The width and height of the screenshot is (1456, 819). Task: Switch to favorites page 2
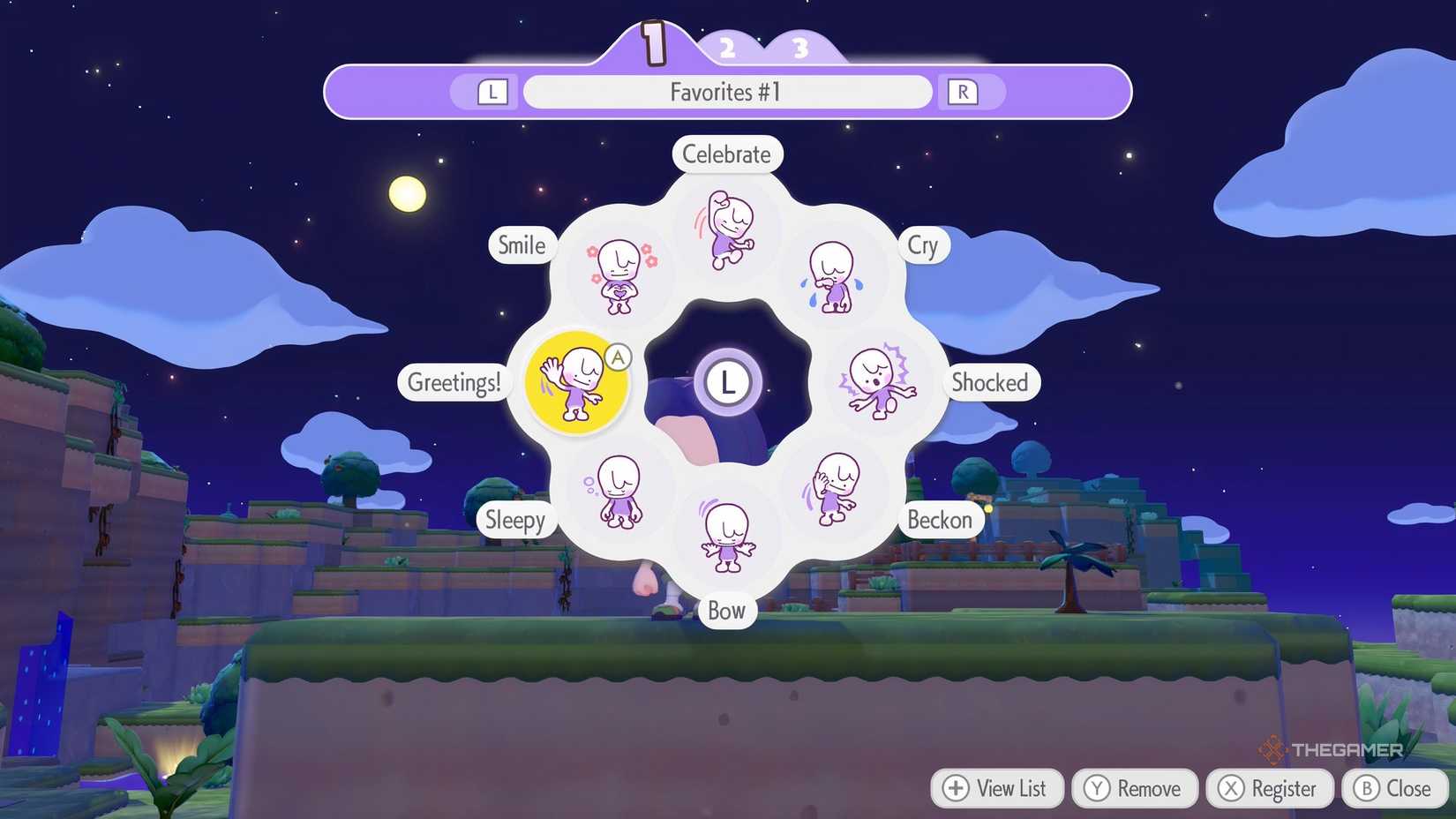(728, 49)
